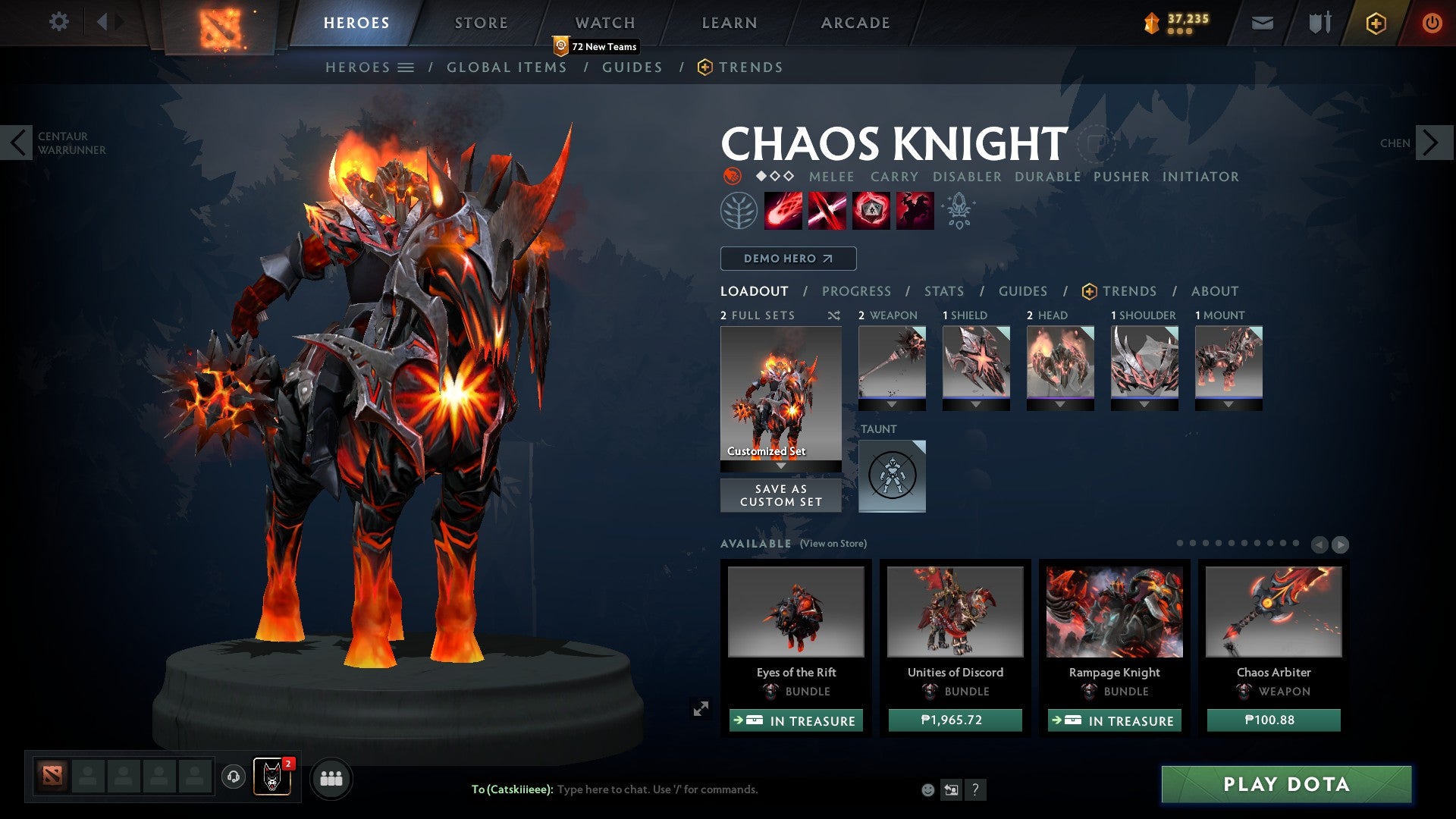The width and height of the screenshot is (1456, 819).
Task: Open the Unities of Discord bundle thumbnail
Action: [x=955, y=613]
